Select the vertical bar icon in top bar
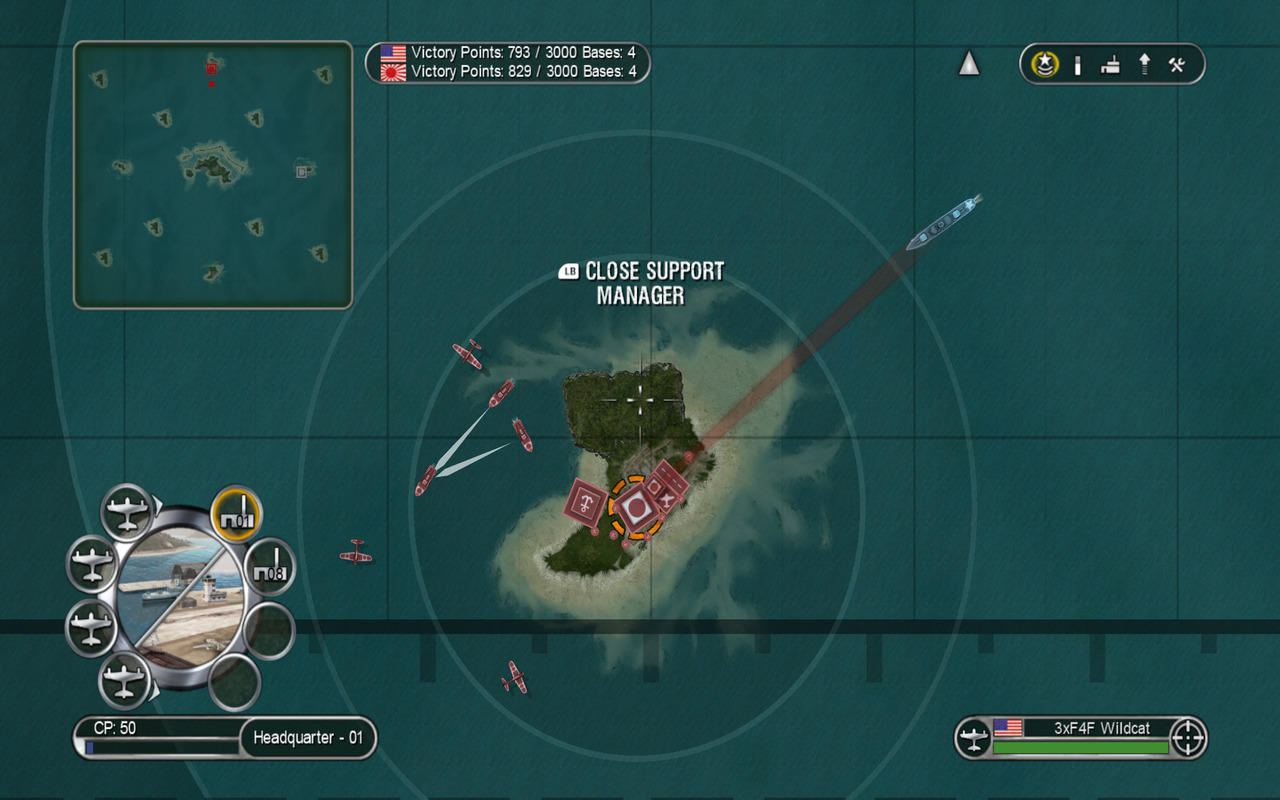Screen dimensions: 1280x800 tap(1078, 65)
